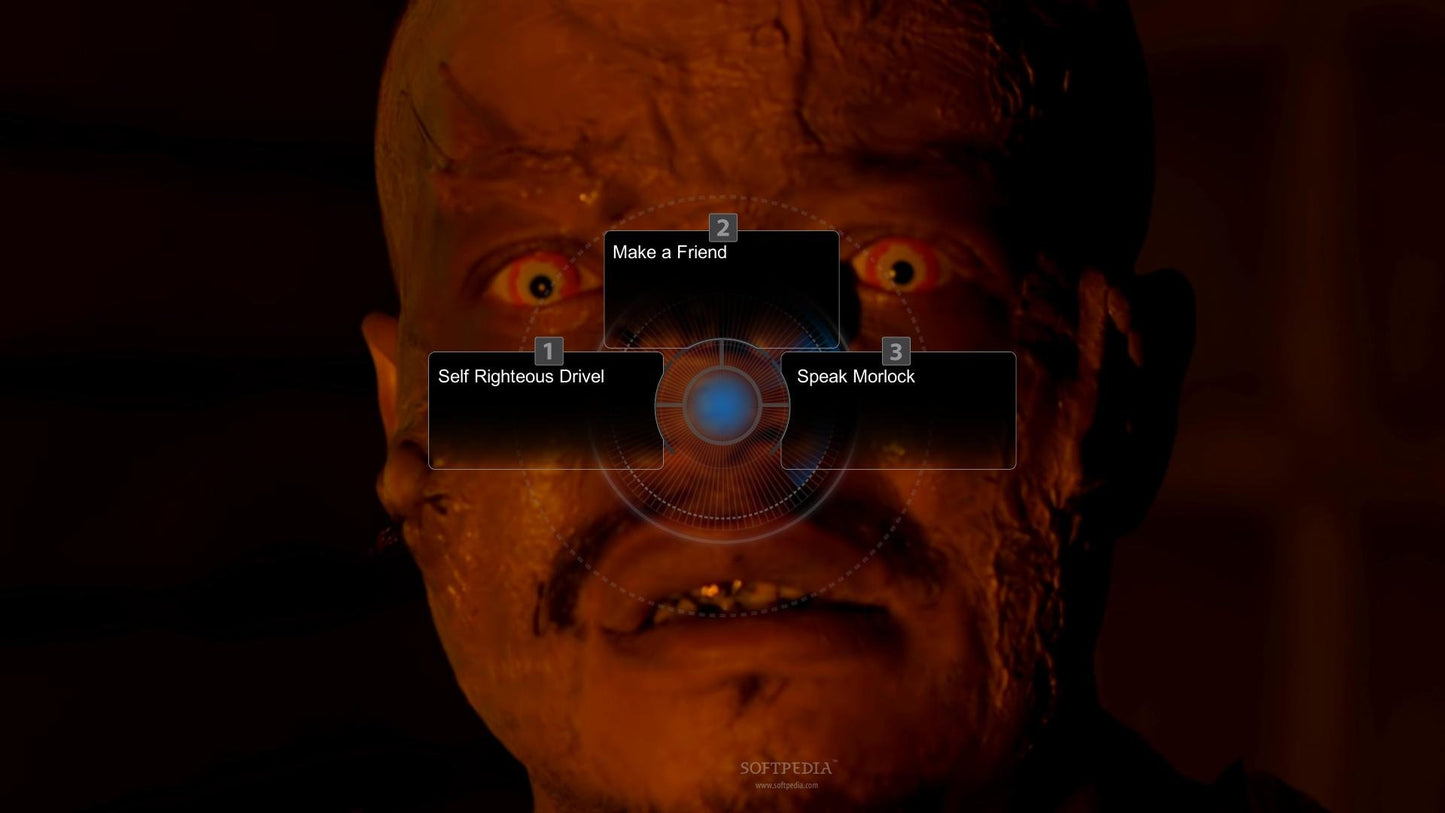Click the 'Make a Friend' text label
This screenshot has width=1445, height=813.
tap(669, 252)
